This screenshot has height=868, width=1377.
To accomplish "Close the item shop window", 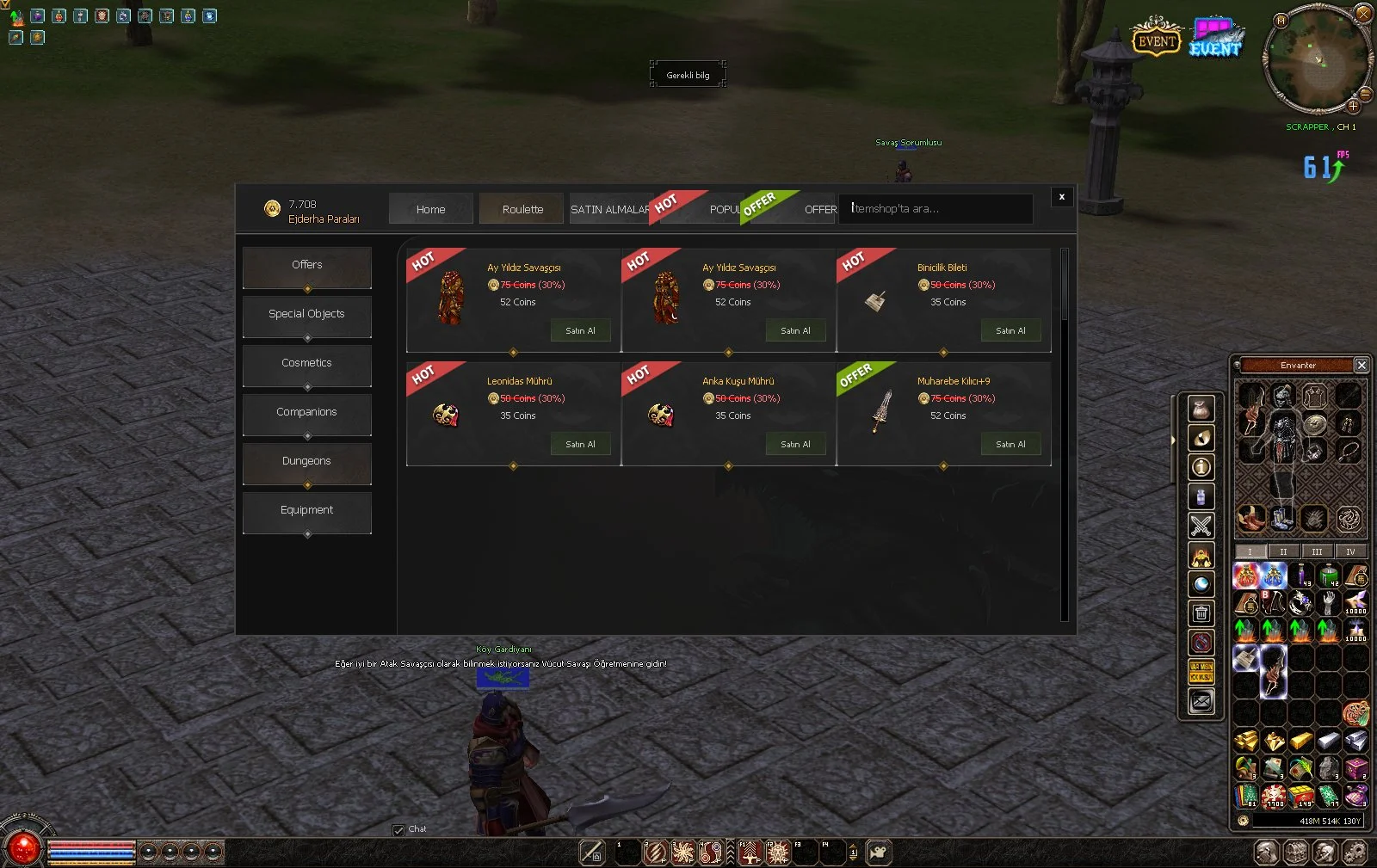I will [x=1062, y=197].
